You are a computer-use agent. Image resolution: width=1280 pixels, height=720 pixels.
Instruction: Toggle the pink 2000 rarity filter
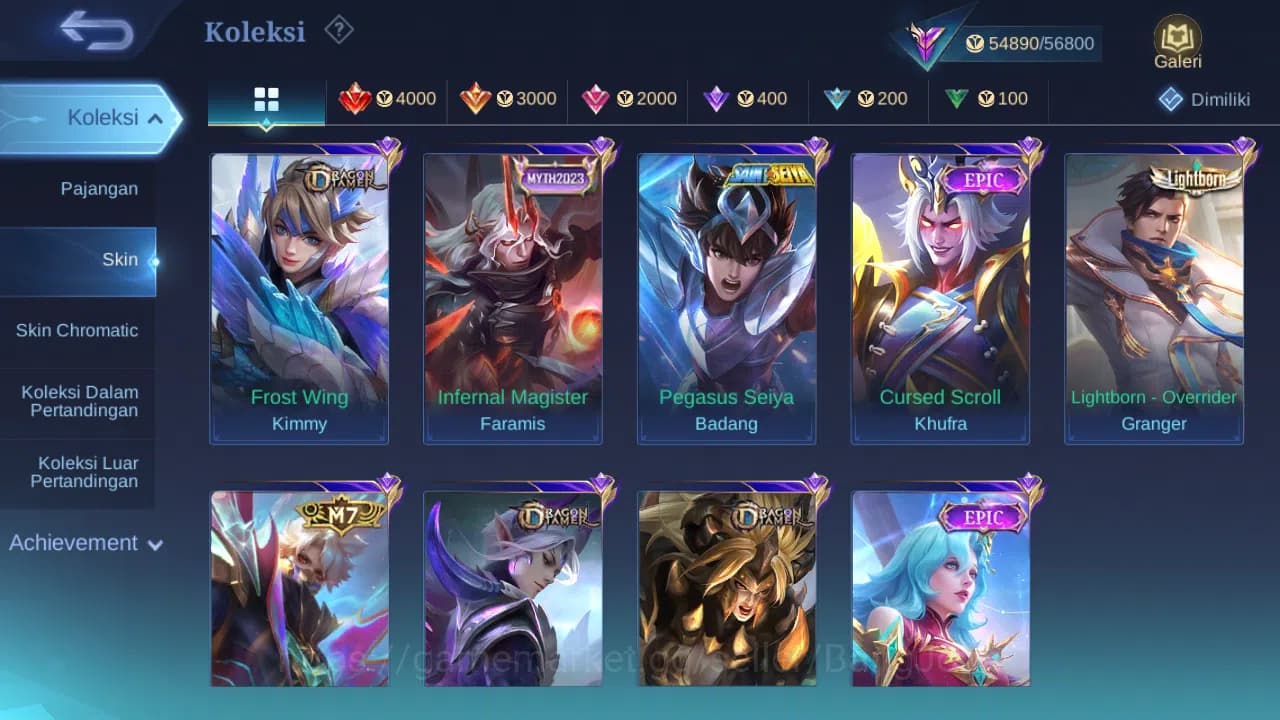coord(628,99)
